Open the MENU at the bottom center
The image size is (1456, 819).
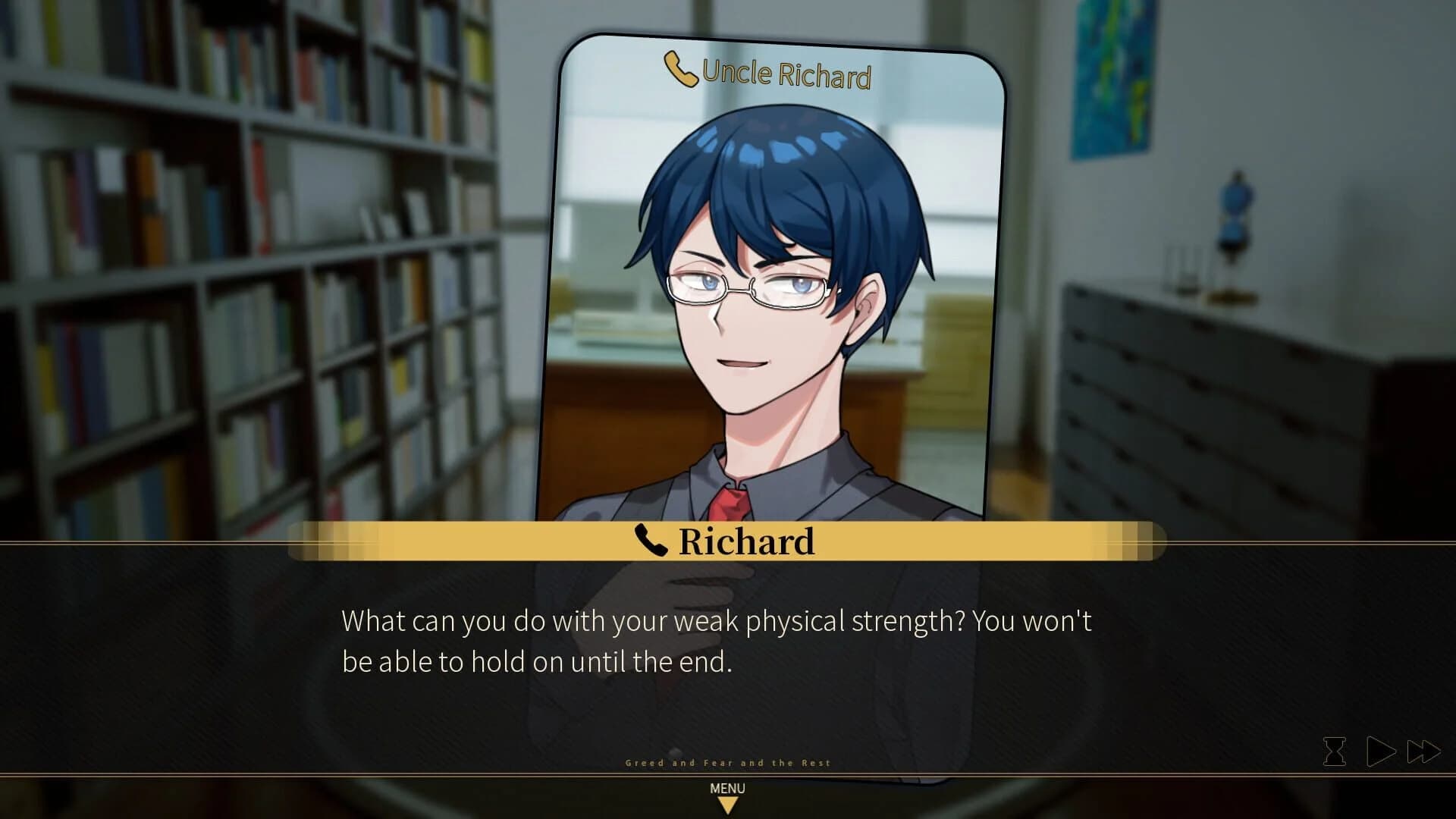click(728, 789)
